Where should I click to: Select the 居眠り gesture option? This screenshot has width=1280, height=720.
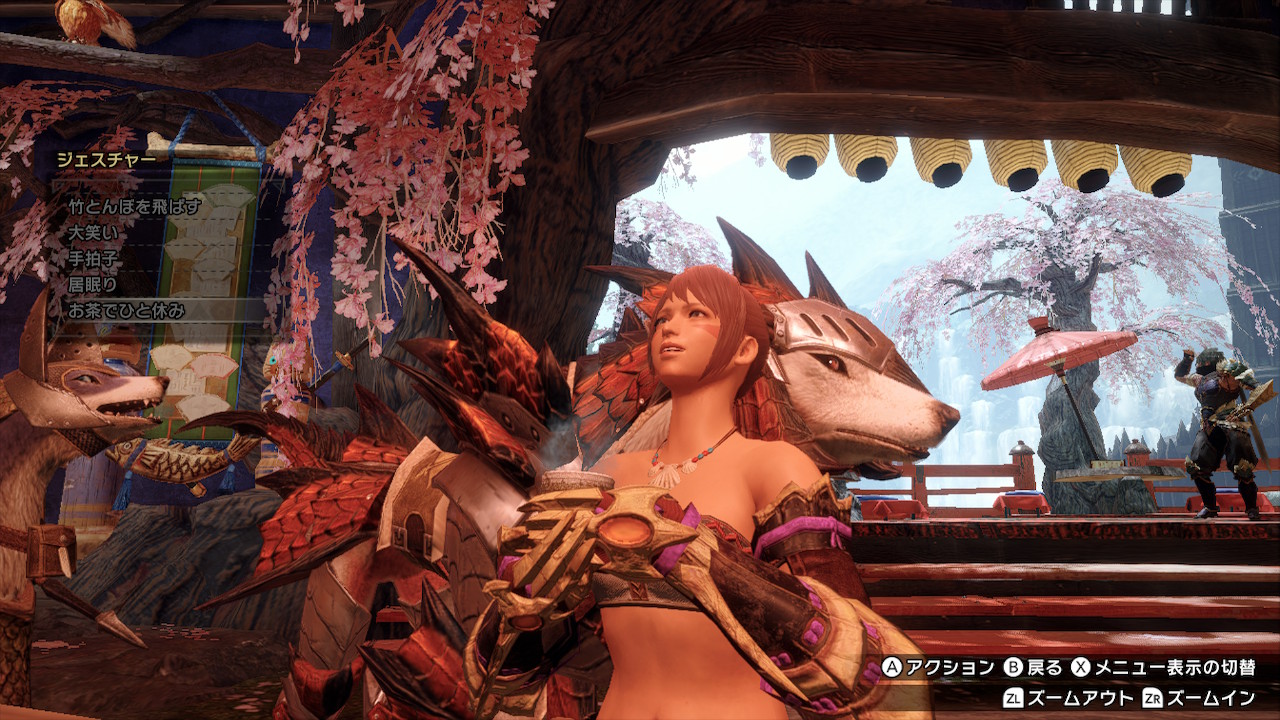94,285
